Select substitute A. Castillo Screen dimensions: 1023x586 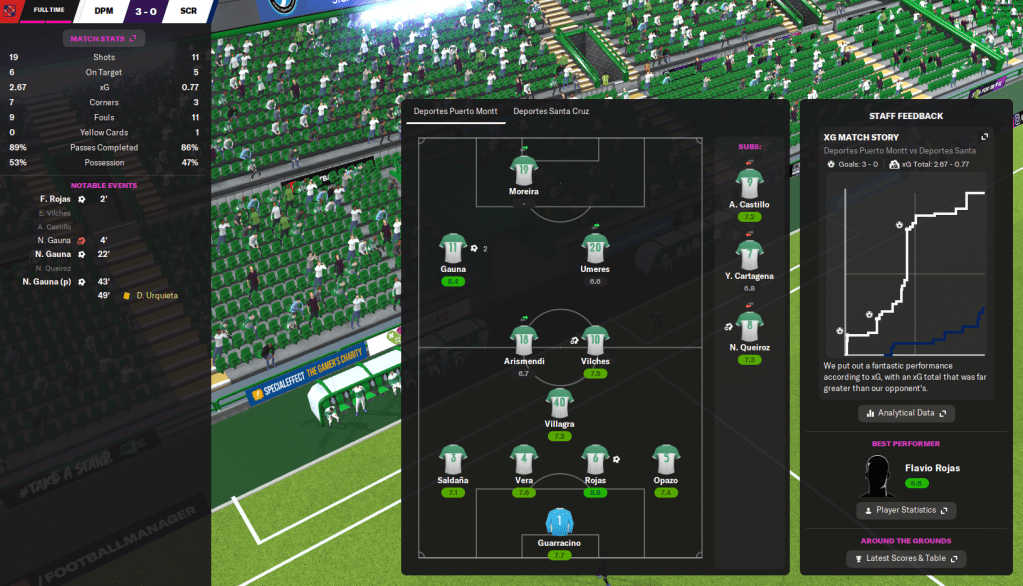[x=749, y=183]
